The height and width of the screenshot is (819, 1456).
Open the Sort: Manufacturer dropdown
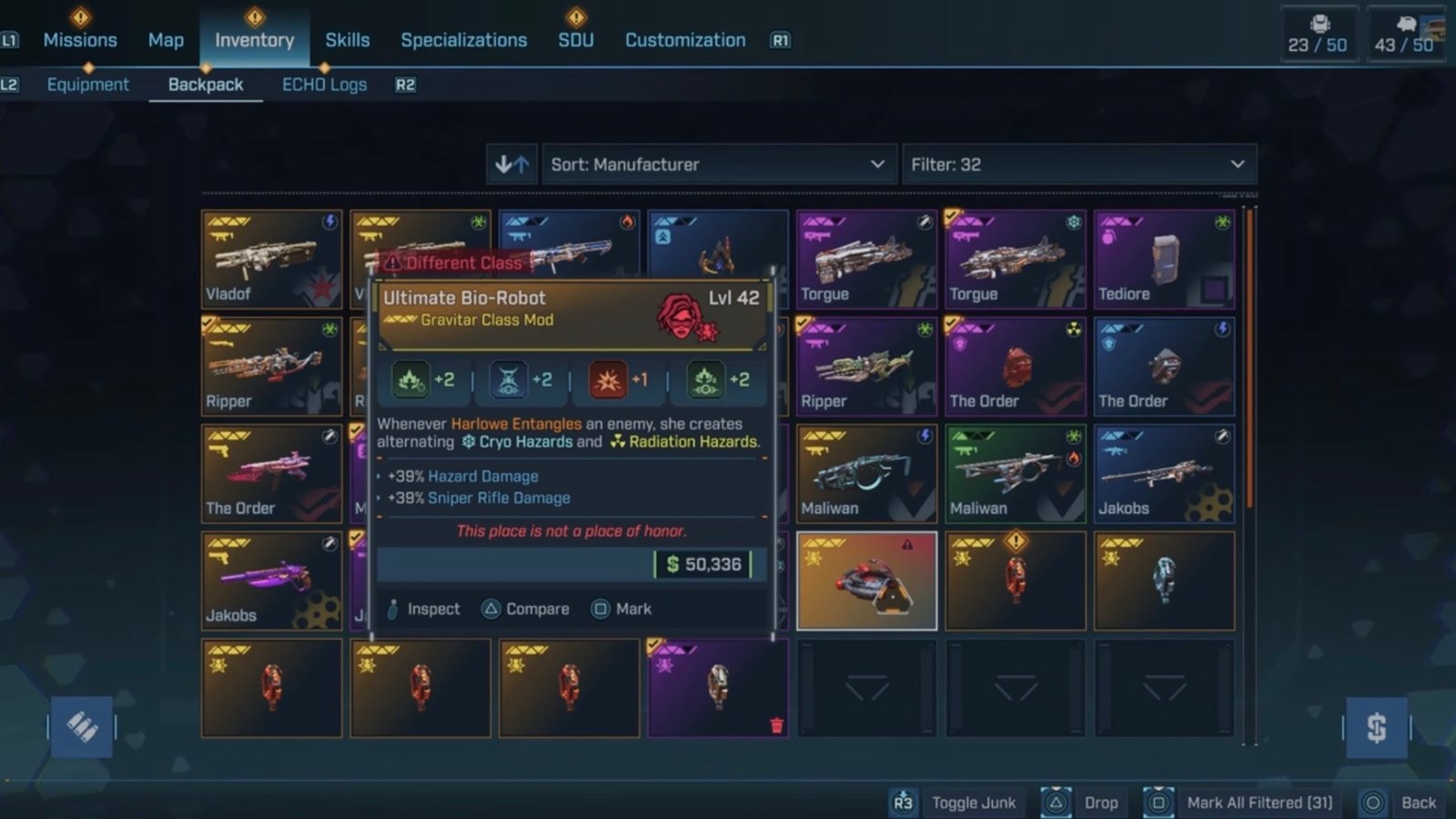[x=718, y=165]
